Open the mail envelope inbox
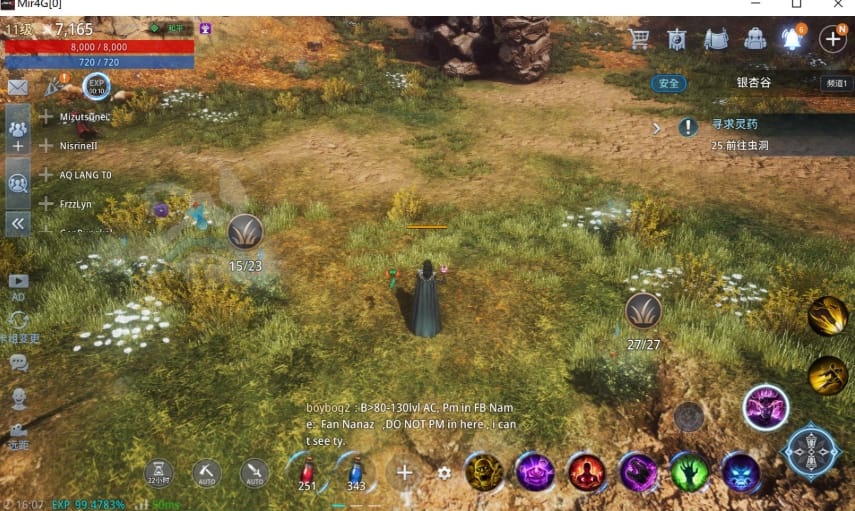The image size is (855, 511). click(17, 87)
